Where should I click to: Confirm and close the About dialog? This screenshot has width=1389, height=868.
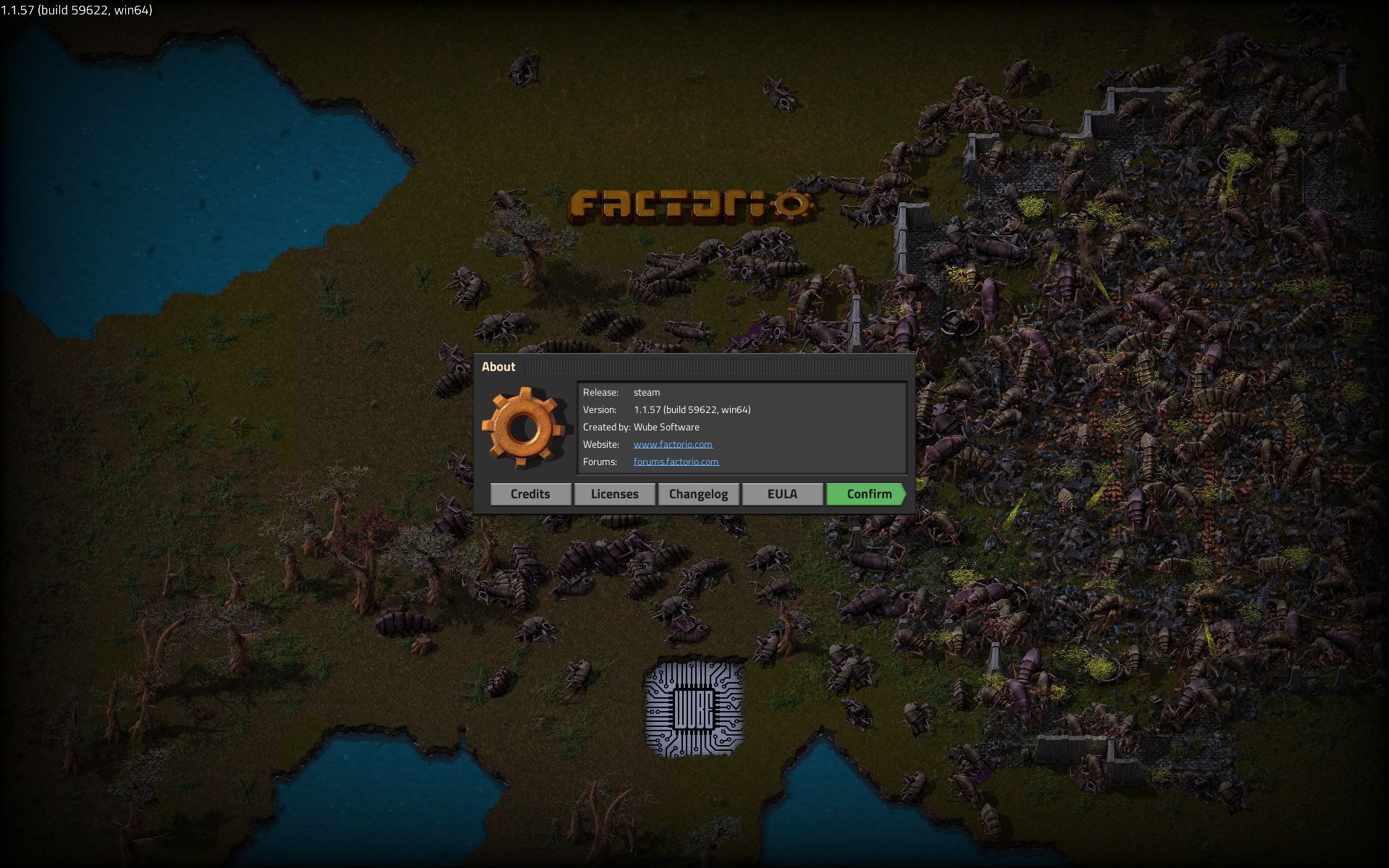(867, 494)
